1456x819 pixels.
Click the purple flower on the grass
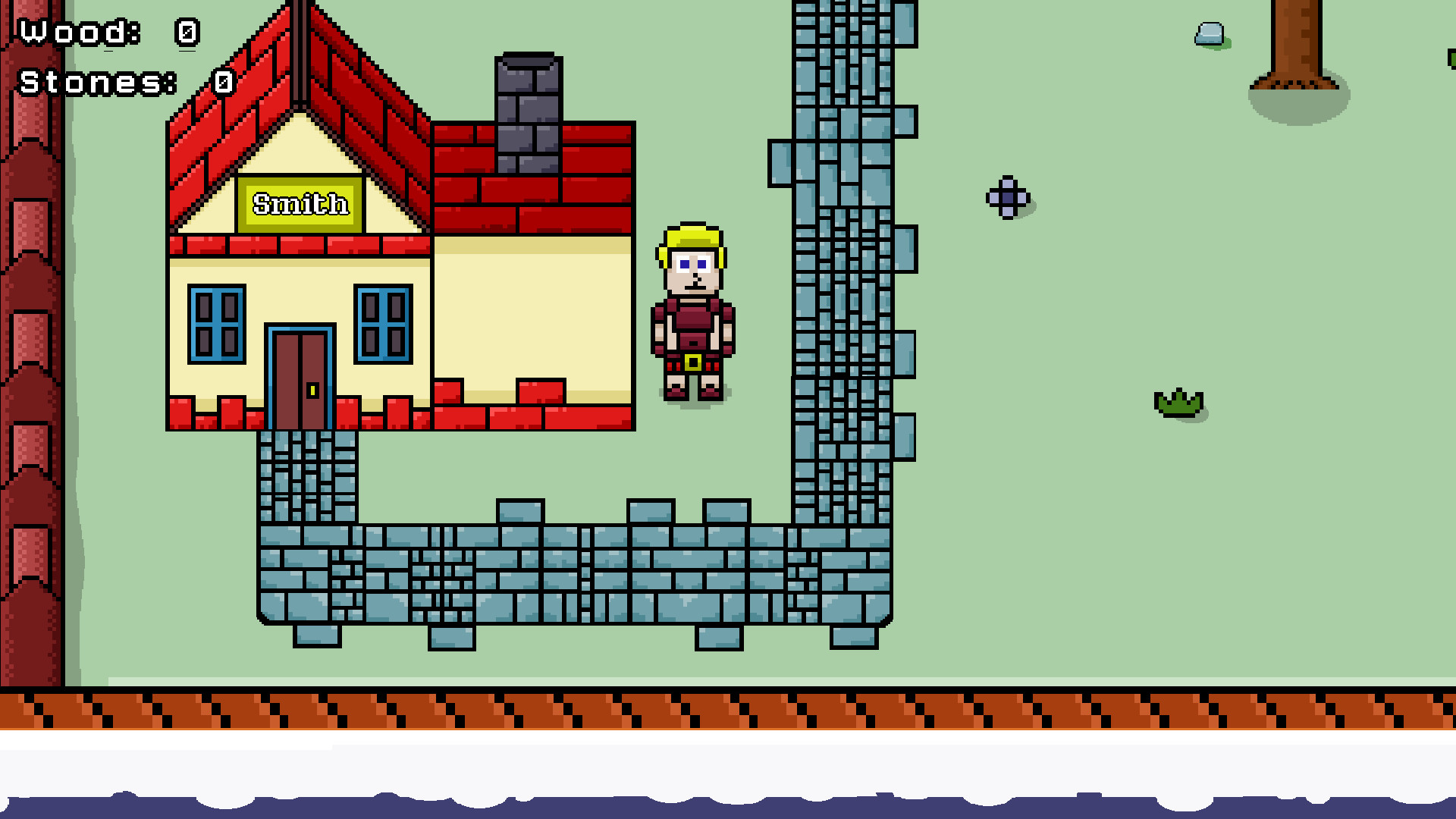pos(1008,199)
